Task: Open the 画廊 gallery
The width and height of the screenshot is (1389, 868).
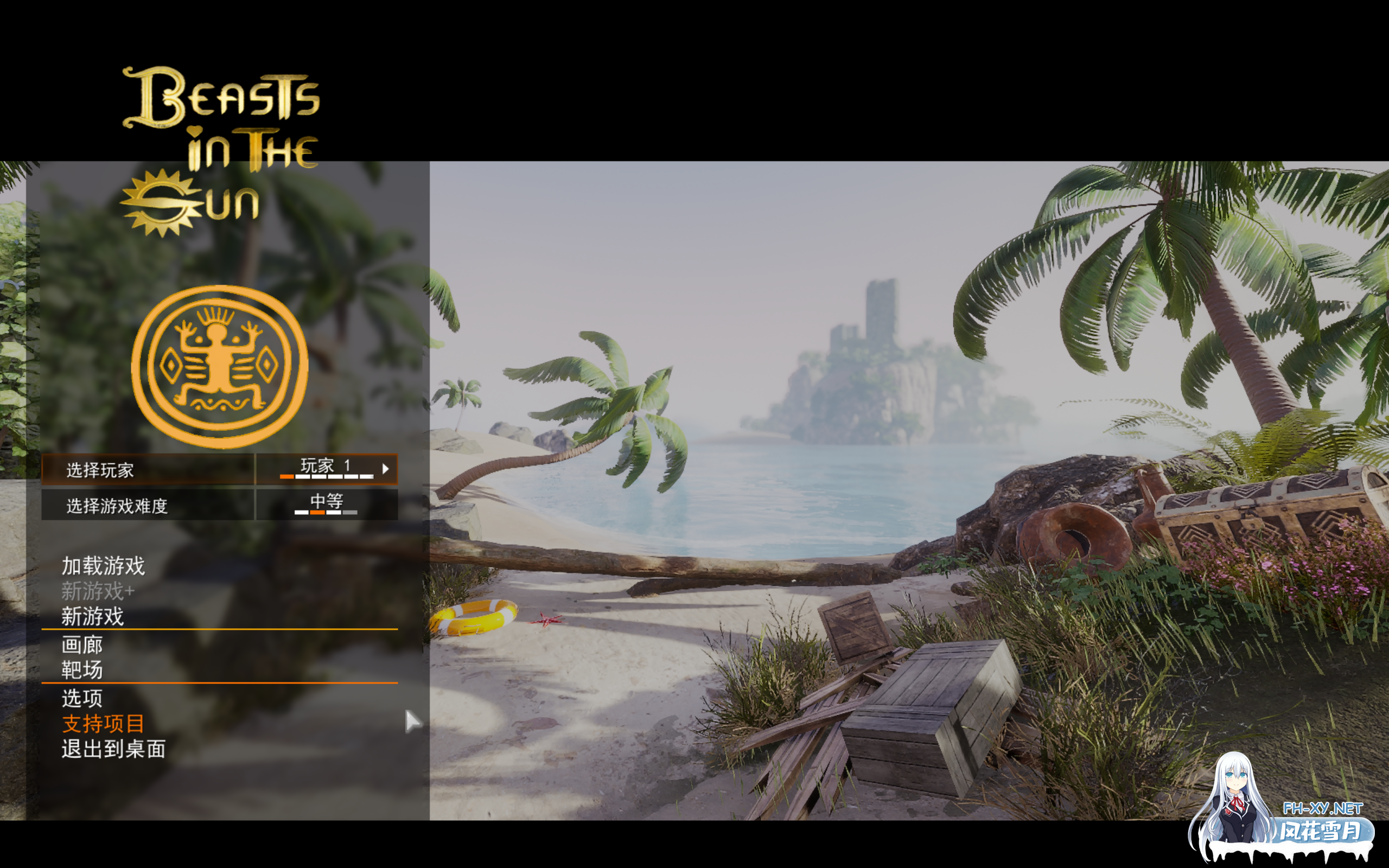Action: coord(82,645)
